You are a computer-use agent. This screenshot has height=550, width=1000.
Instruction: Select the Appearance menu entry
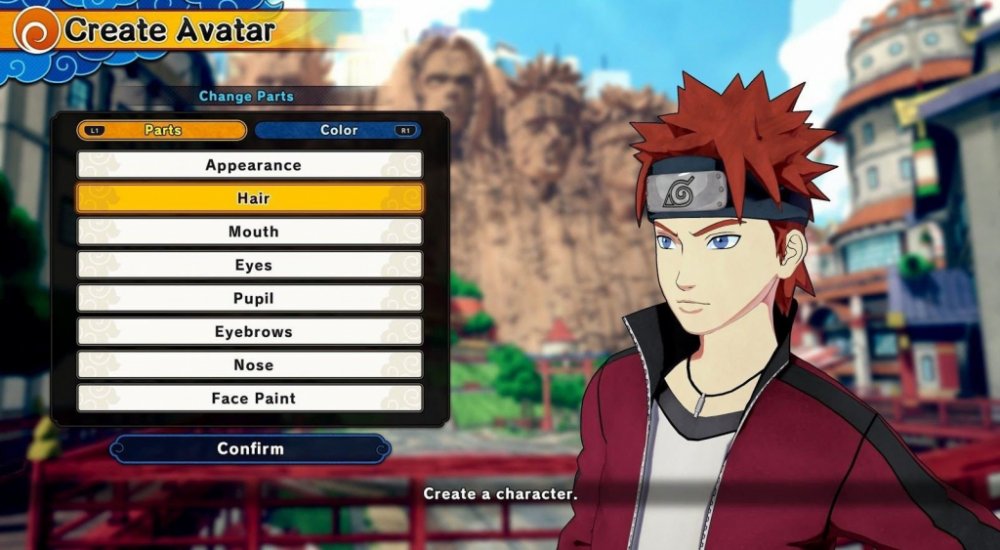250,165
